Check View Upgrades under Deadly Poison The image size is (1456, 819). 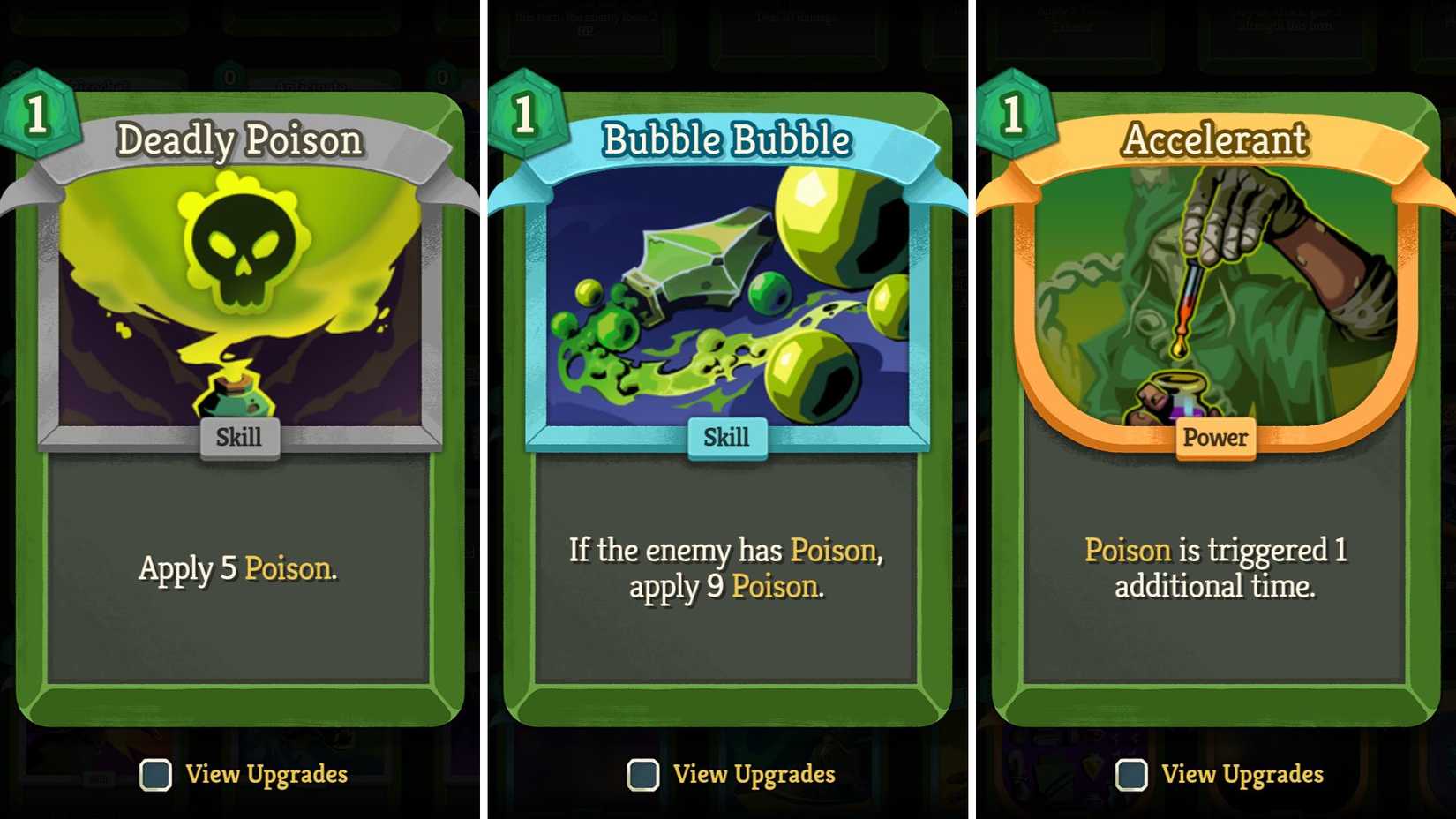click(155, 775)
